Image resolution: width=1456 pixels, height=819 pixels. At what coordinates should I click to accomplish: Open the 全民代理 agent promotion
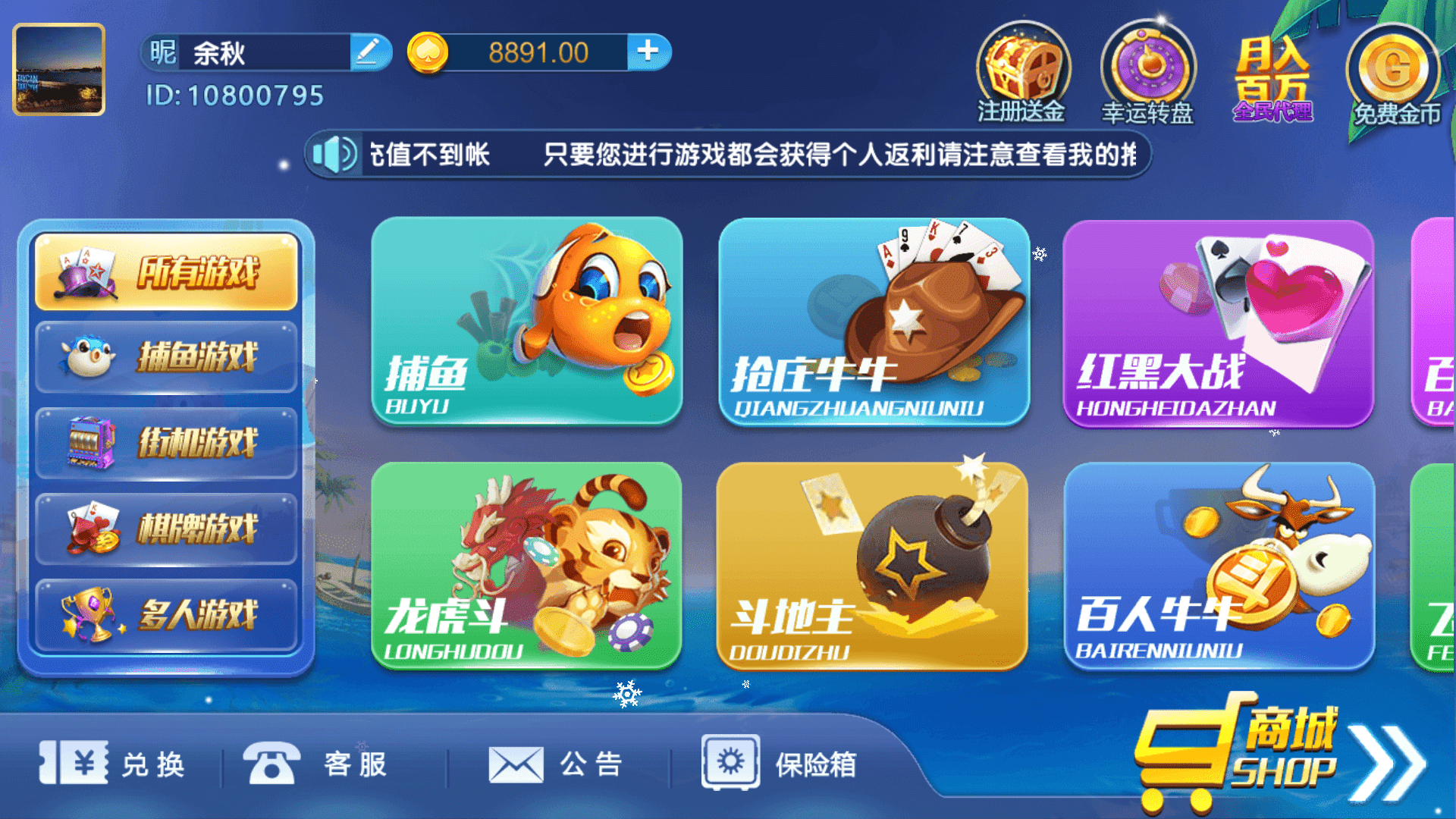[x=1272, y=72]
